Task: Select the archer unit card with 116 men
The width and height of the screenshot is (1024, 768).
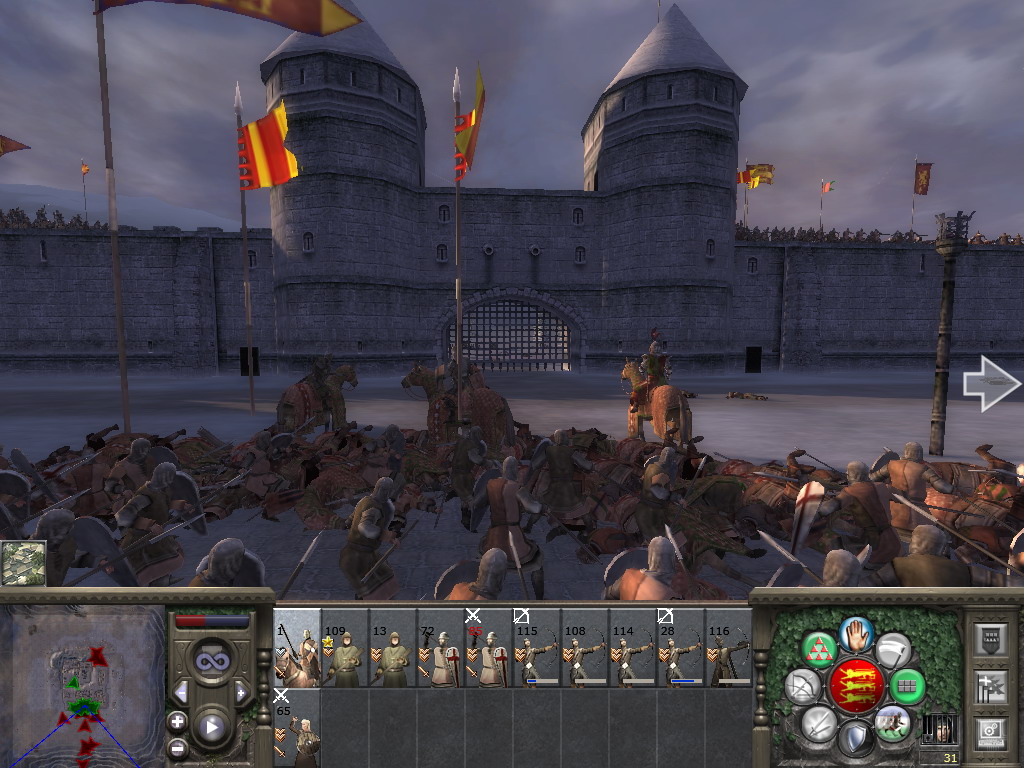Action: point(729,648)
